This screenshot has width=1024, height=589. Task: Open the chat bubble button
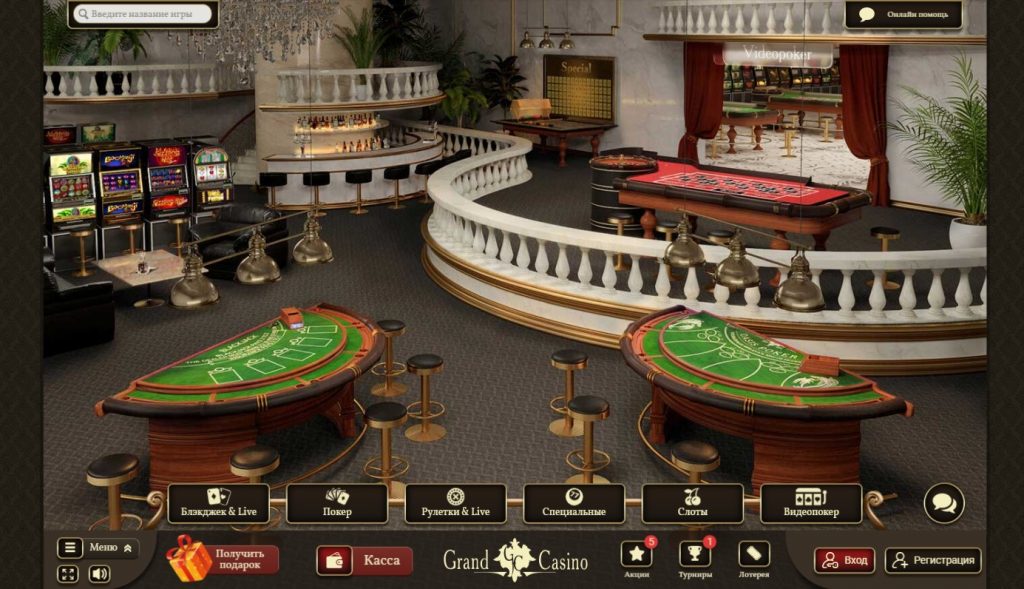coord(943,503)
